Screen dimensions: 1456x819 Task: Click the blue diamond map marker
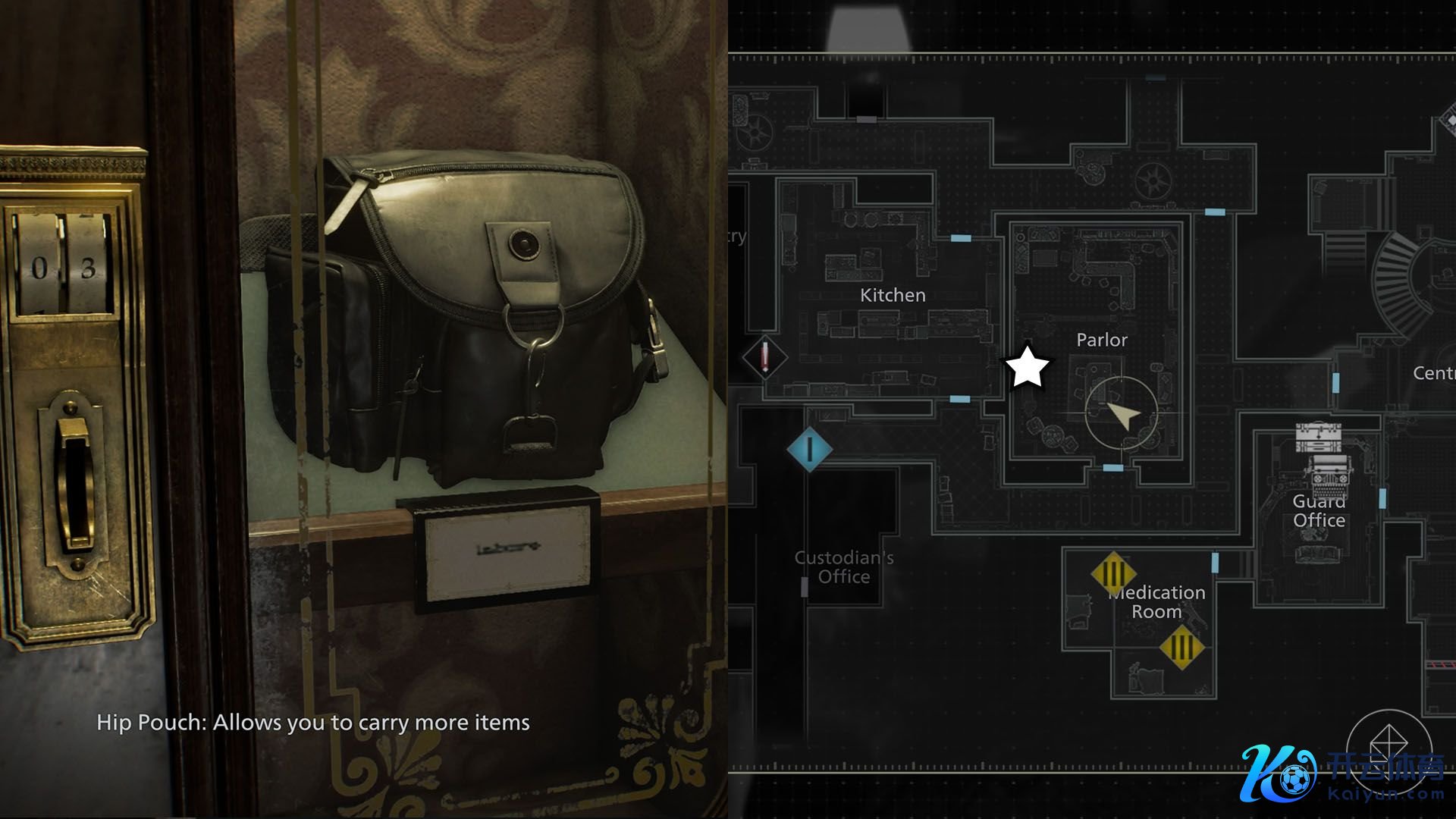point(809,448)
